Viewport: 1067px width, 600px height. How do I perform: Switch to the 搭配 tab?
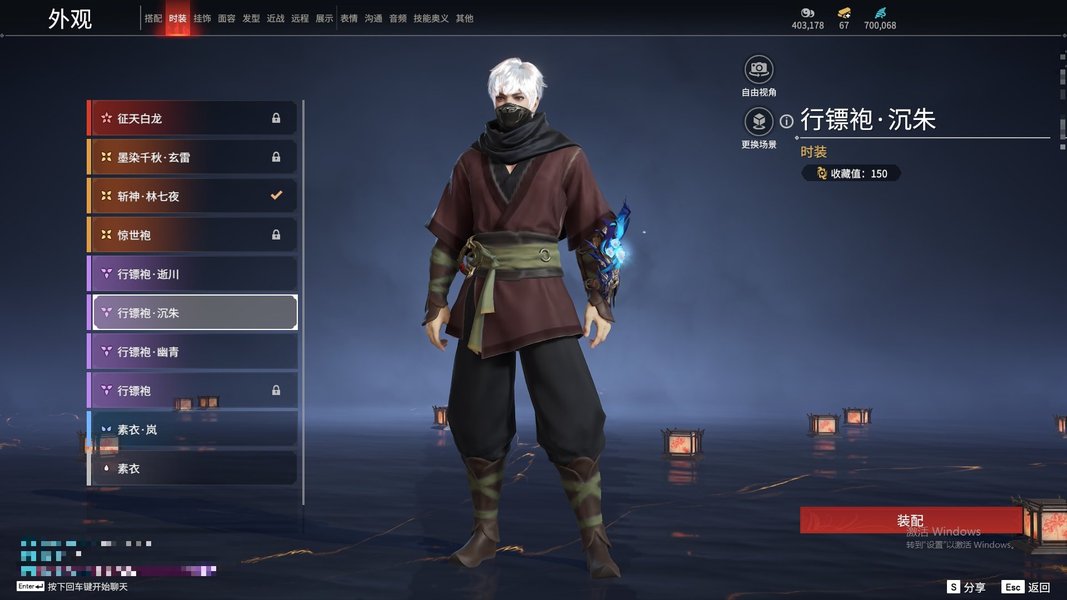click(x=152, y=18)
